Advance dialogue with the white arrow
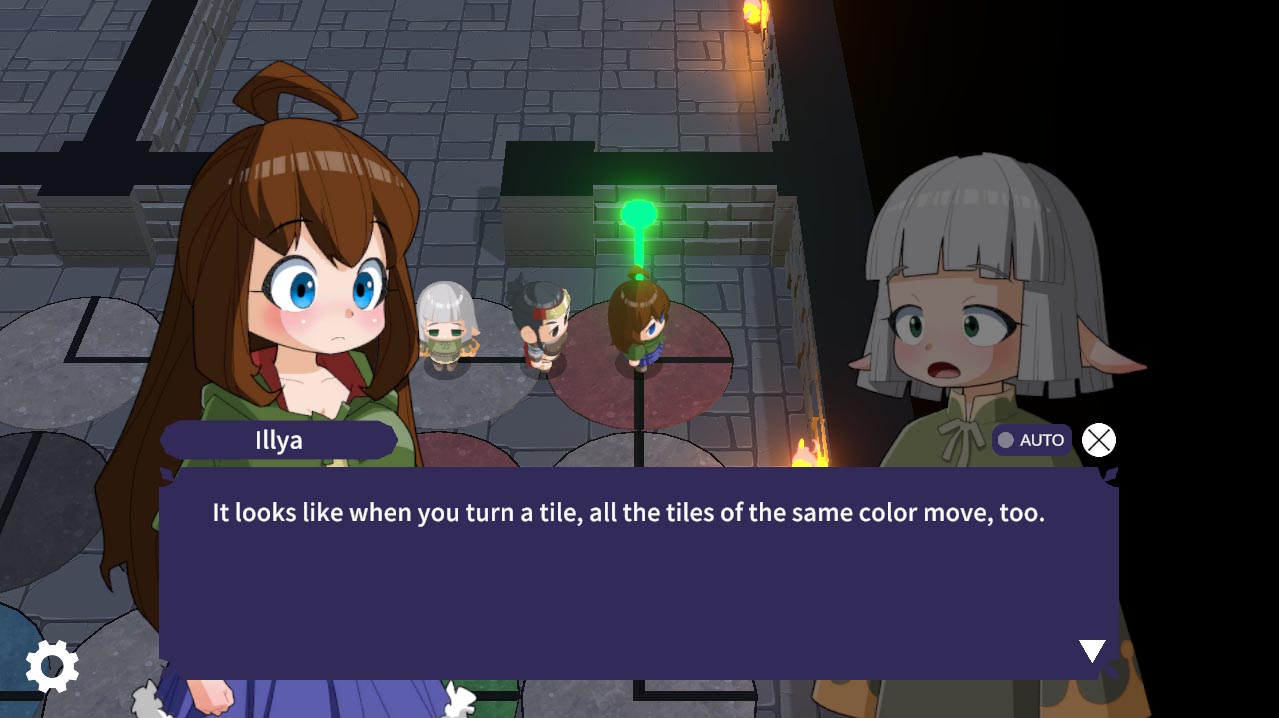This screenshot has width=1279, height=718. click(x=1092, y=651)
